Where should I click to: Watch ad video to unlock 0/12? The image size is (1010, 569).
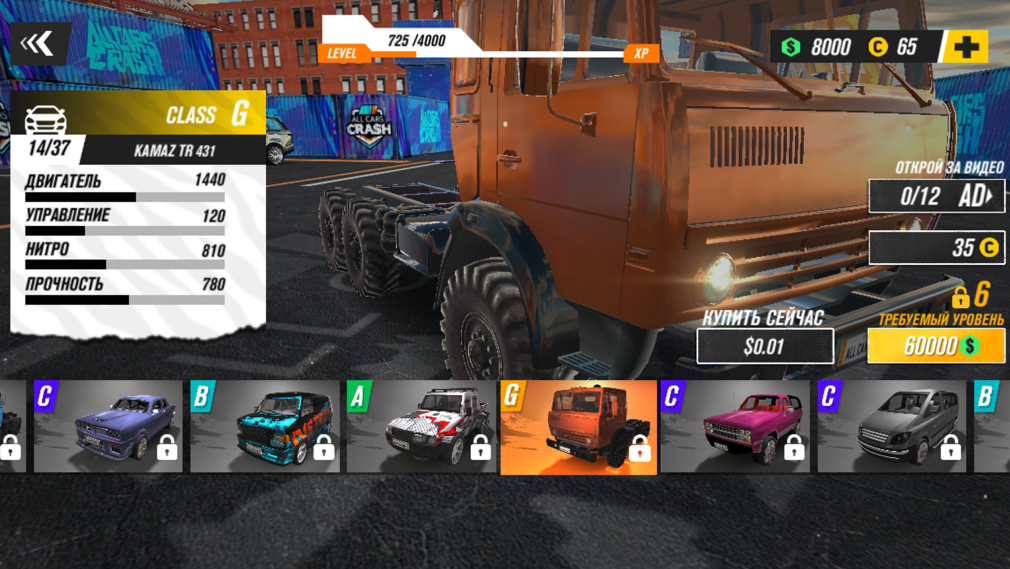click(936, 196)
